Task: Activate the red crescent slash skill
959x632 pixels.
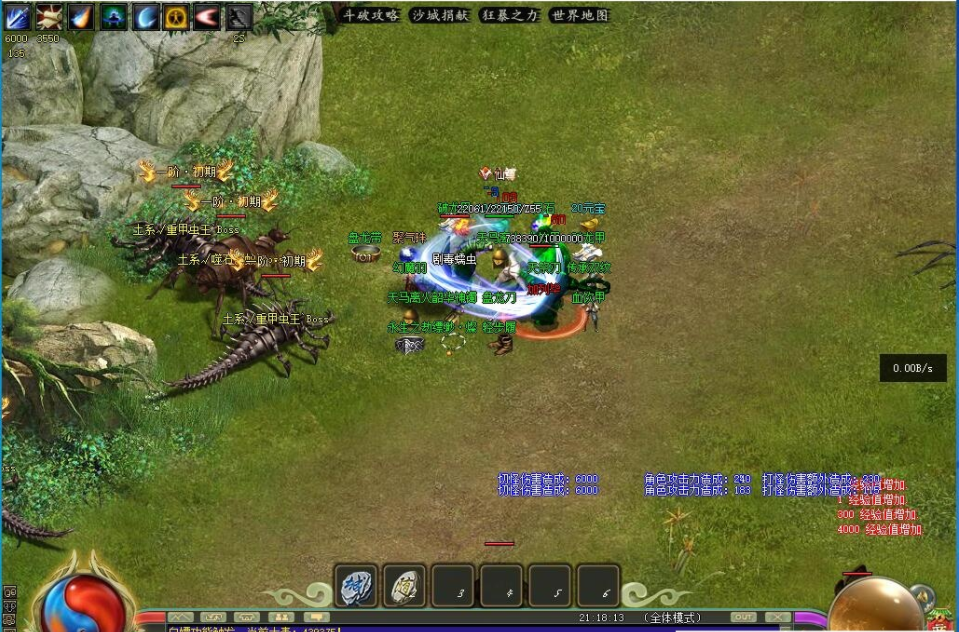Action: click(x=207, y=17)
